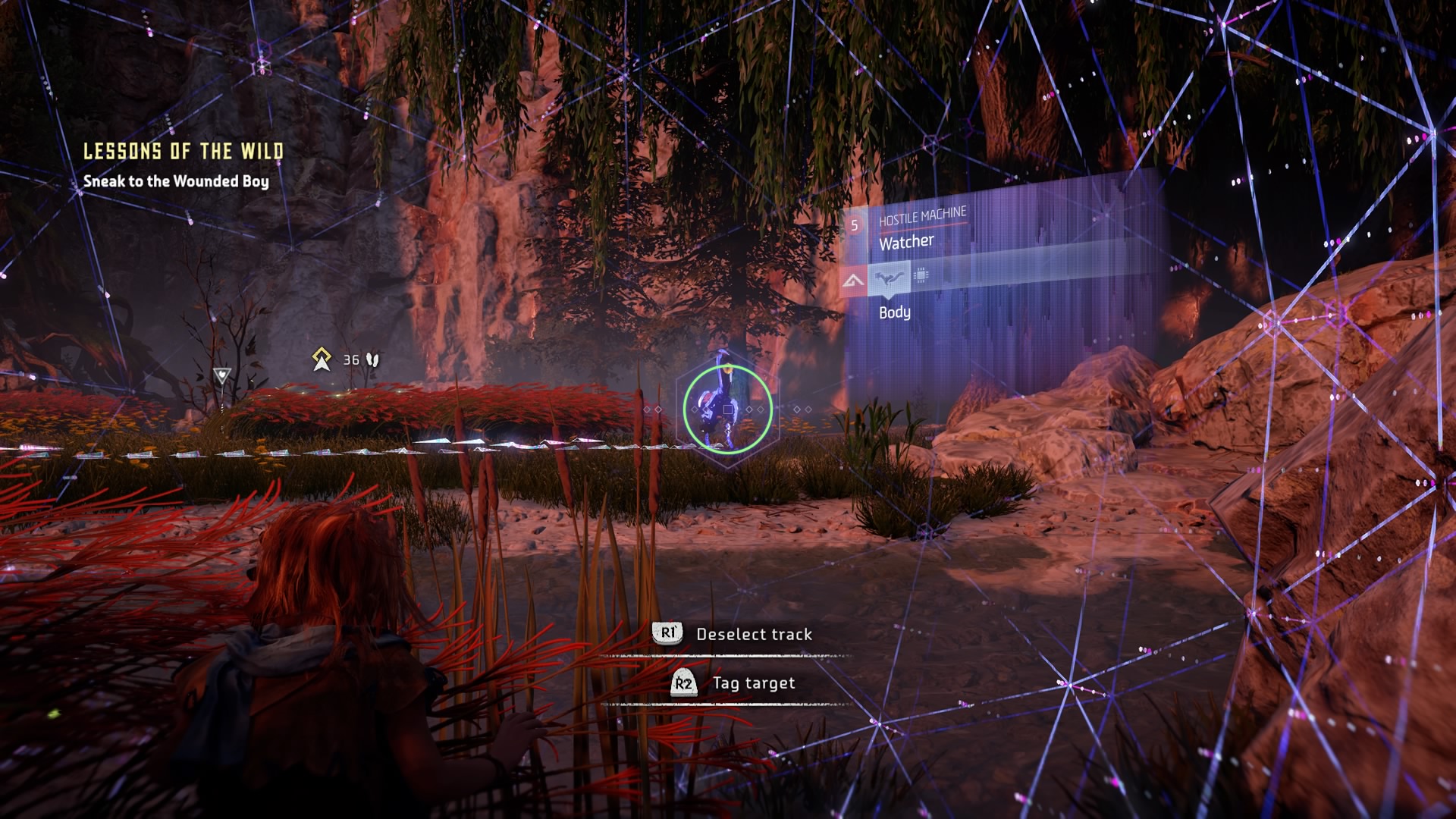
Task: Click the green focus reticle on the Watcher
Action: pyautogui.click(x=728, y=409)
